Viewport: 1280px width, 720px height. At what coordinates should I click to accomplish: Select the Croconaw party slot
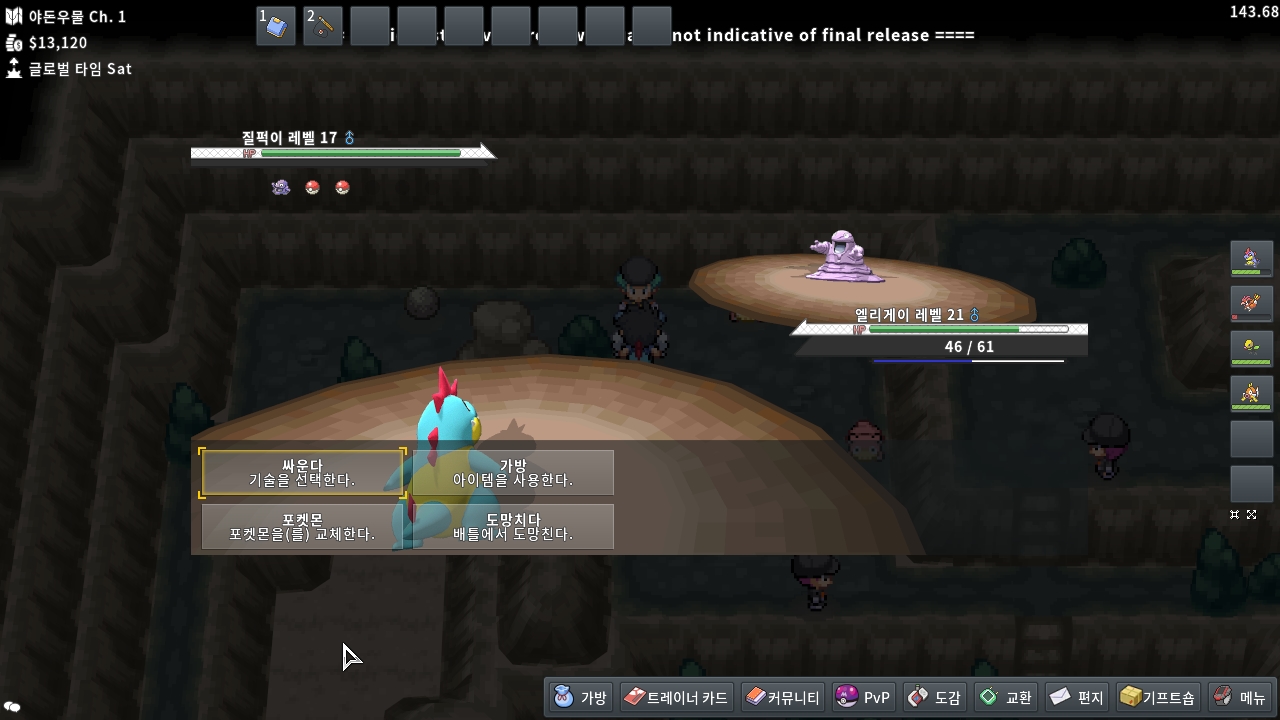[1251, 259]
